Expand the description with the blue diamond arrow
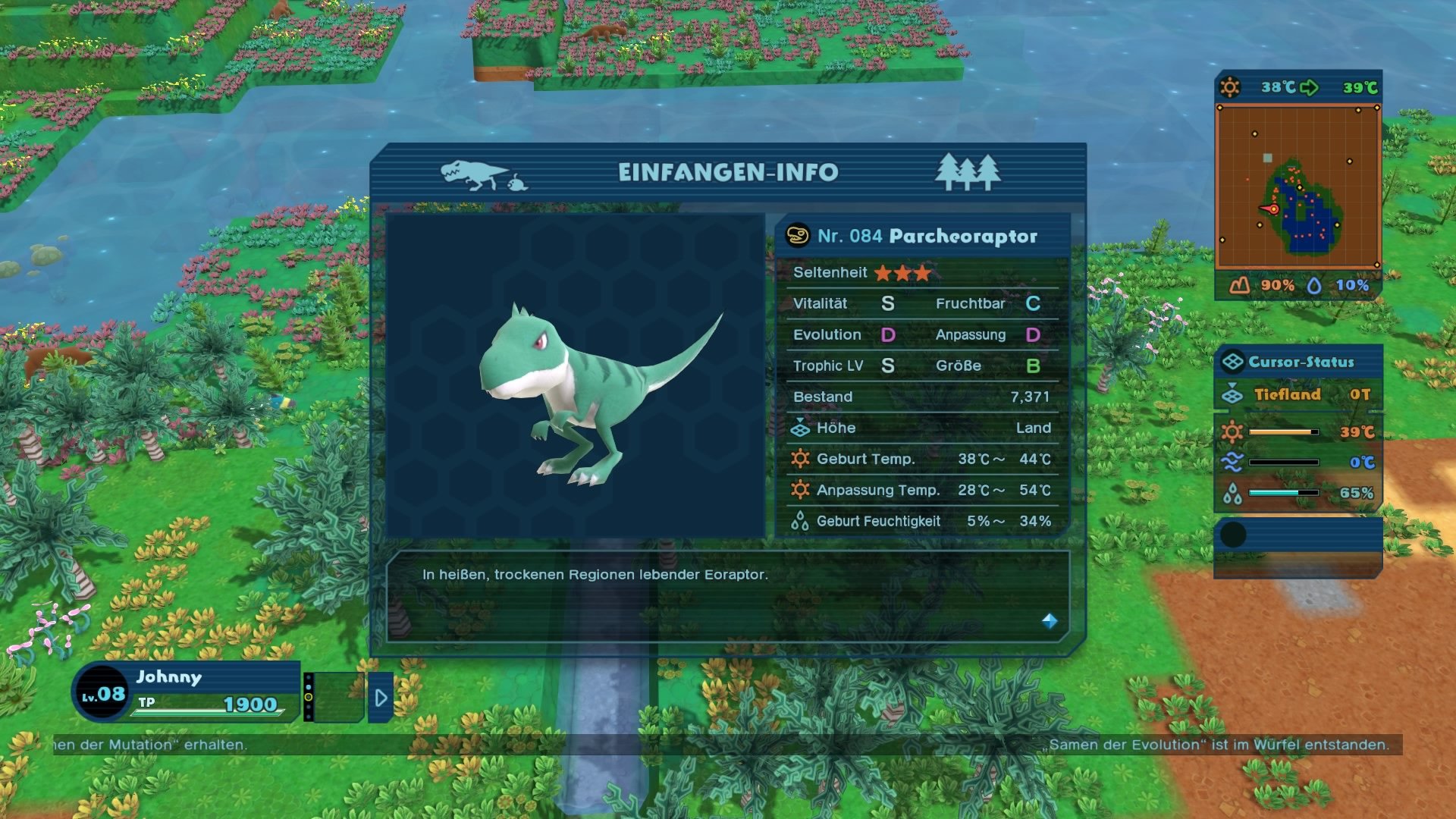This screenshot has width=1456, height=819. click(1050, 622)
